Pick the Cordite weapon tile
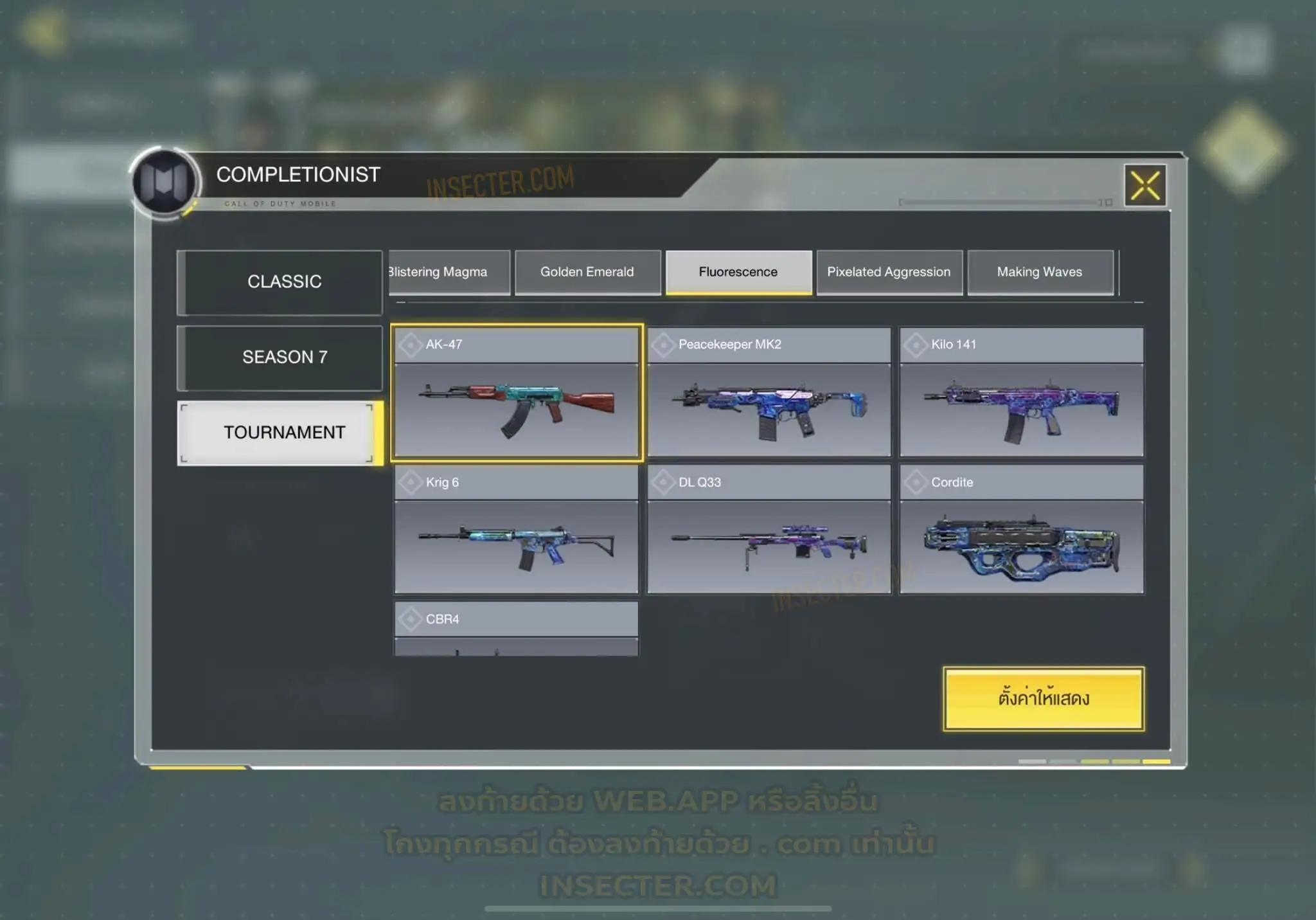This screenshot has width=1316, height=920. [x=1022, y=530]
